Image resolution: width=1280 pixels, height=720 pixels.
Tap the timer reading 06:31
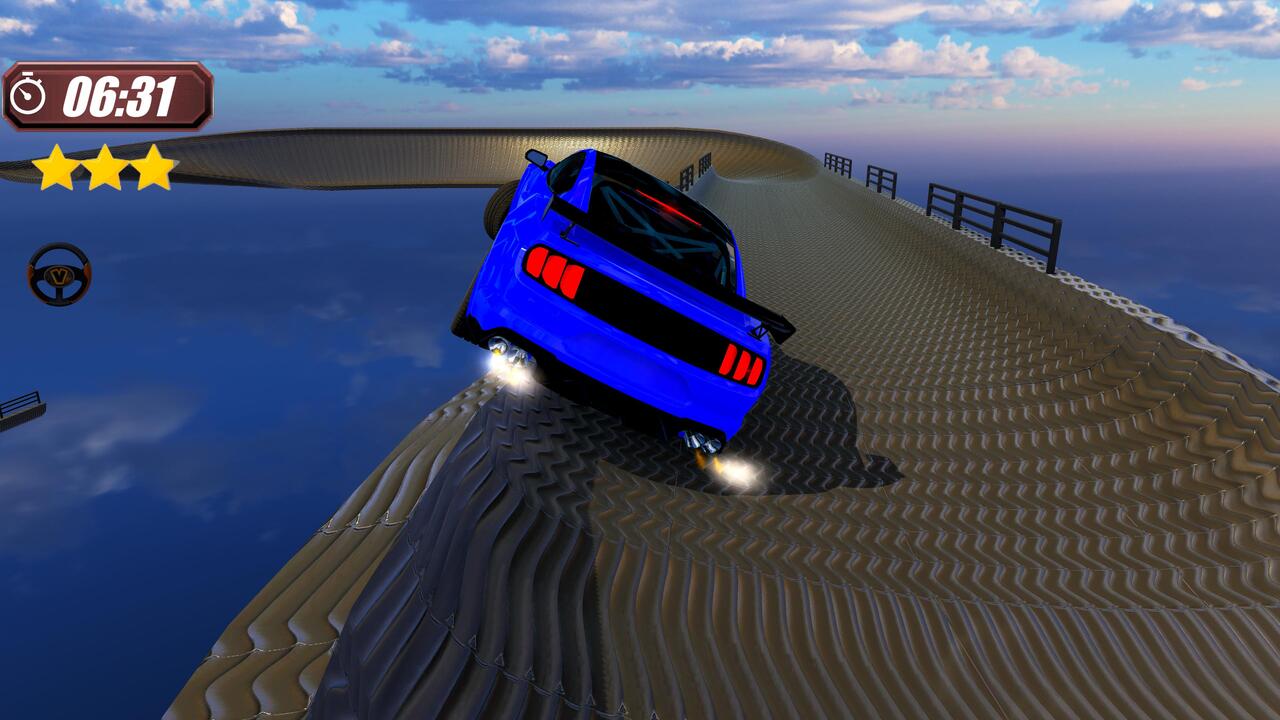tap(120, 97)
